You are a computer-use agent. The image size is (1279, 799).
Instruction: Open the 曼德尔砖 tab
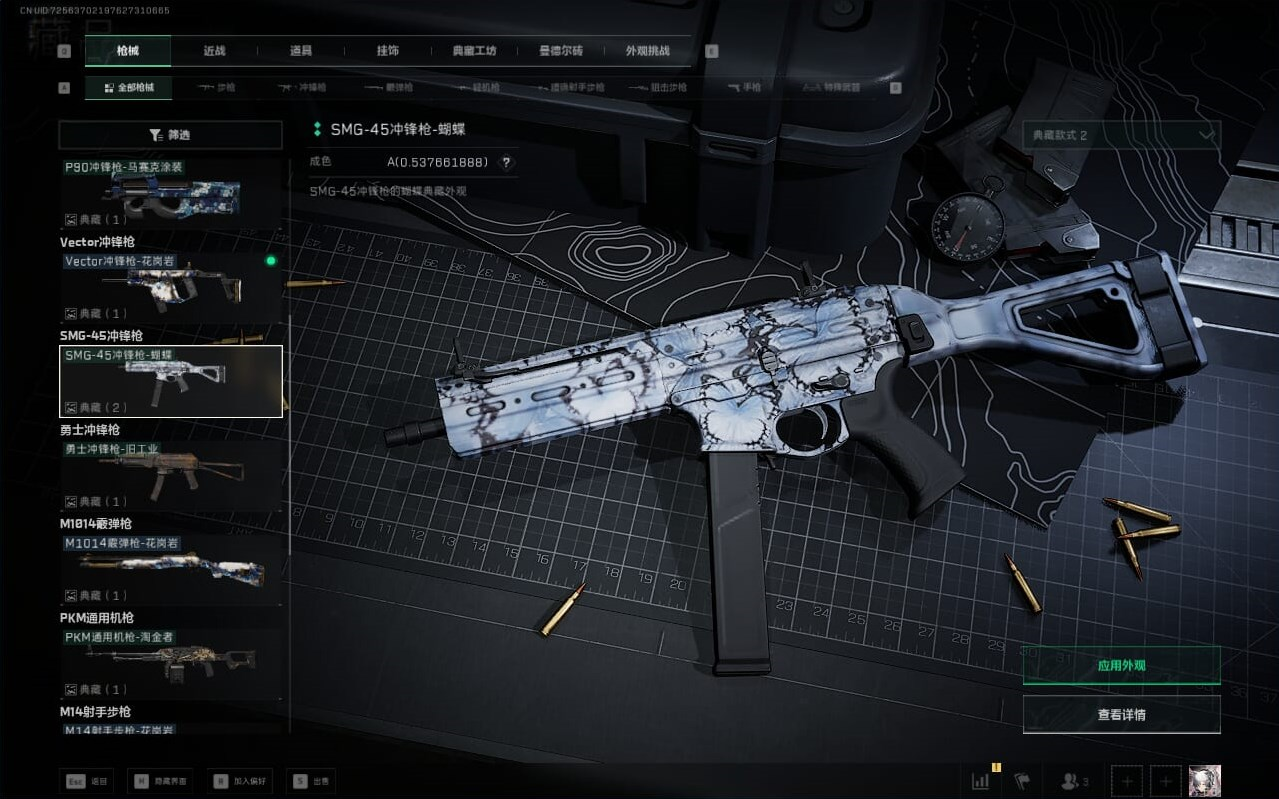pyautogui.click(x=561, y=51)
